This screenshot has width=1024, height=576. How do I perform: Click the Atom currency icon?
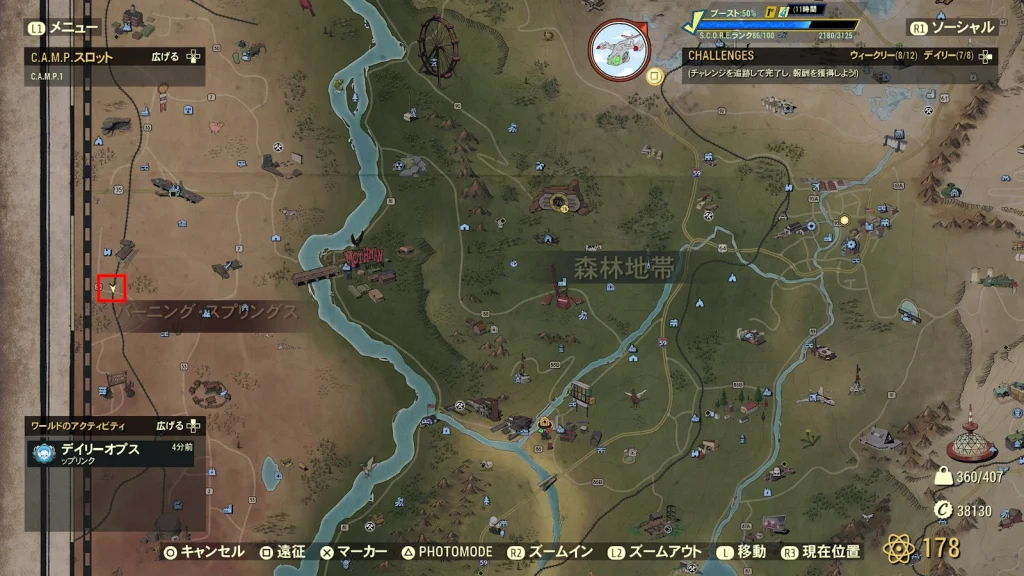click(x=897, y=548)
